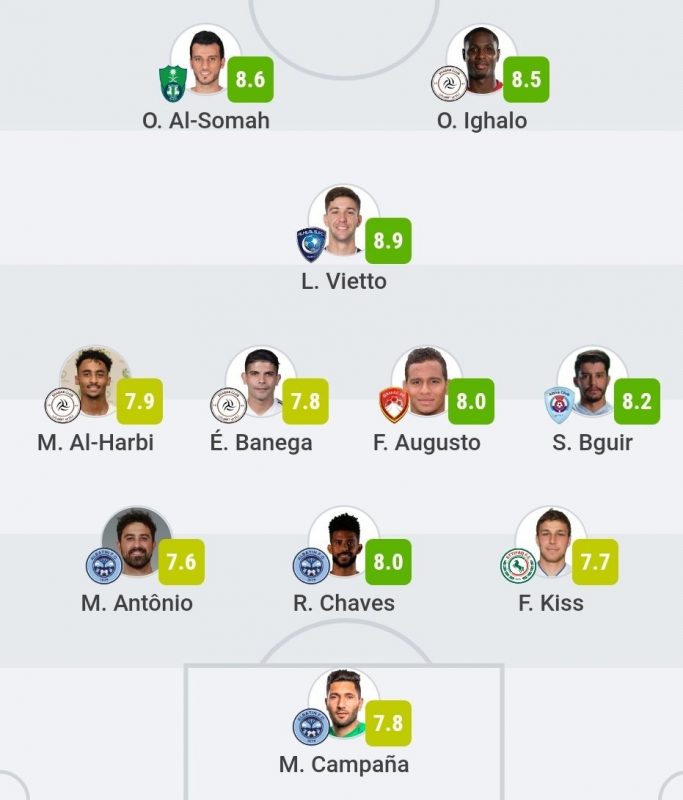Click the É. Banega name label
Image resolution: width=683 pixels, height=800 pixels.
(262, 442)
